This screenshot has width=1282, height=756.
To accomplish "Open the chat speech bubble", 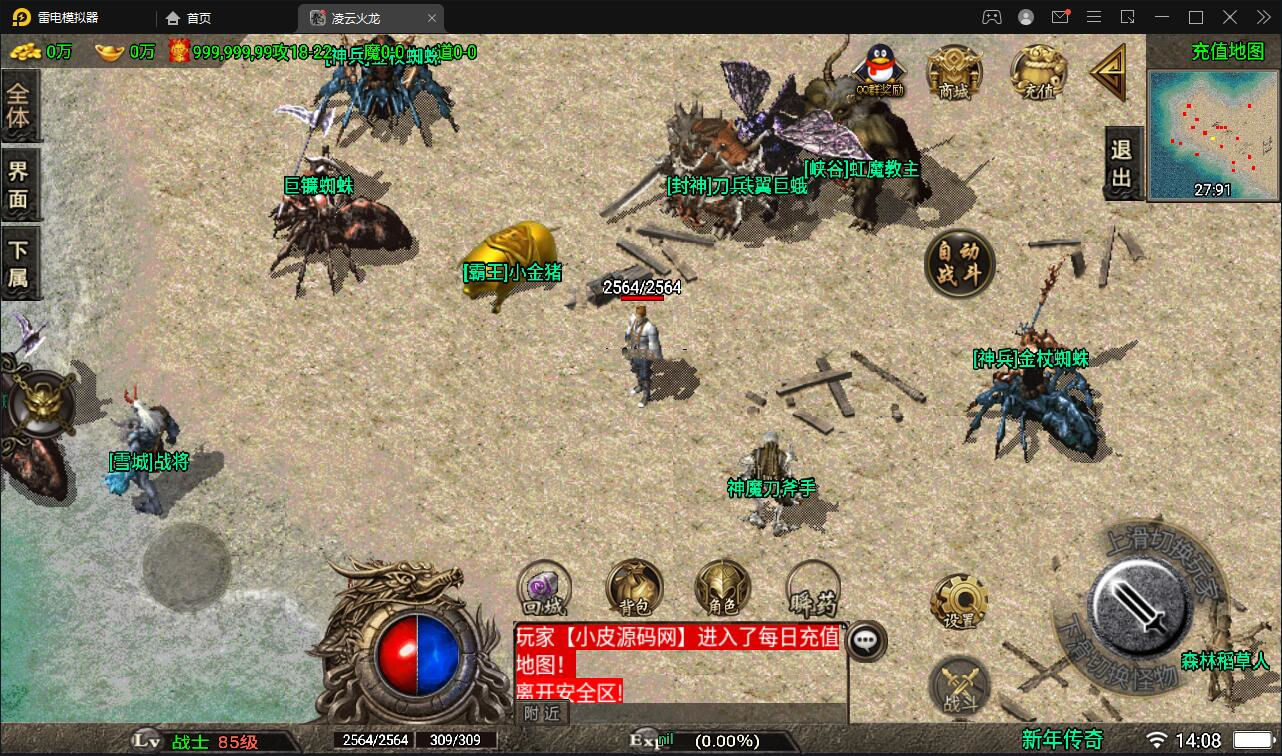I will click(x=866, y=641).
